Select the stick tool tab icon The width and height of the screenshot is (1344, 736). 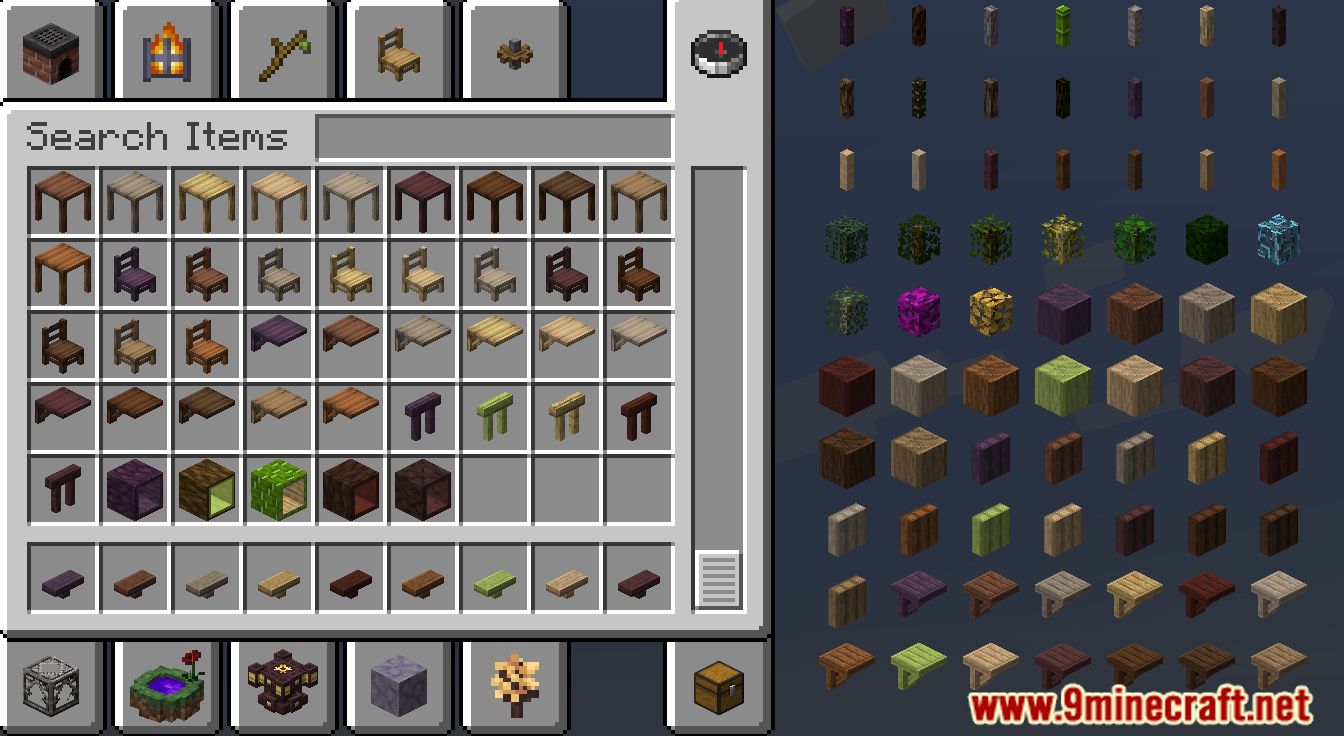pos(284,51)
